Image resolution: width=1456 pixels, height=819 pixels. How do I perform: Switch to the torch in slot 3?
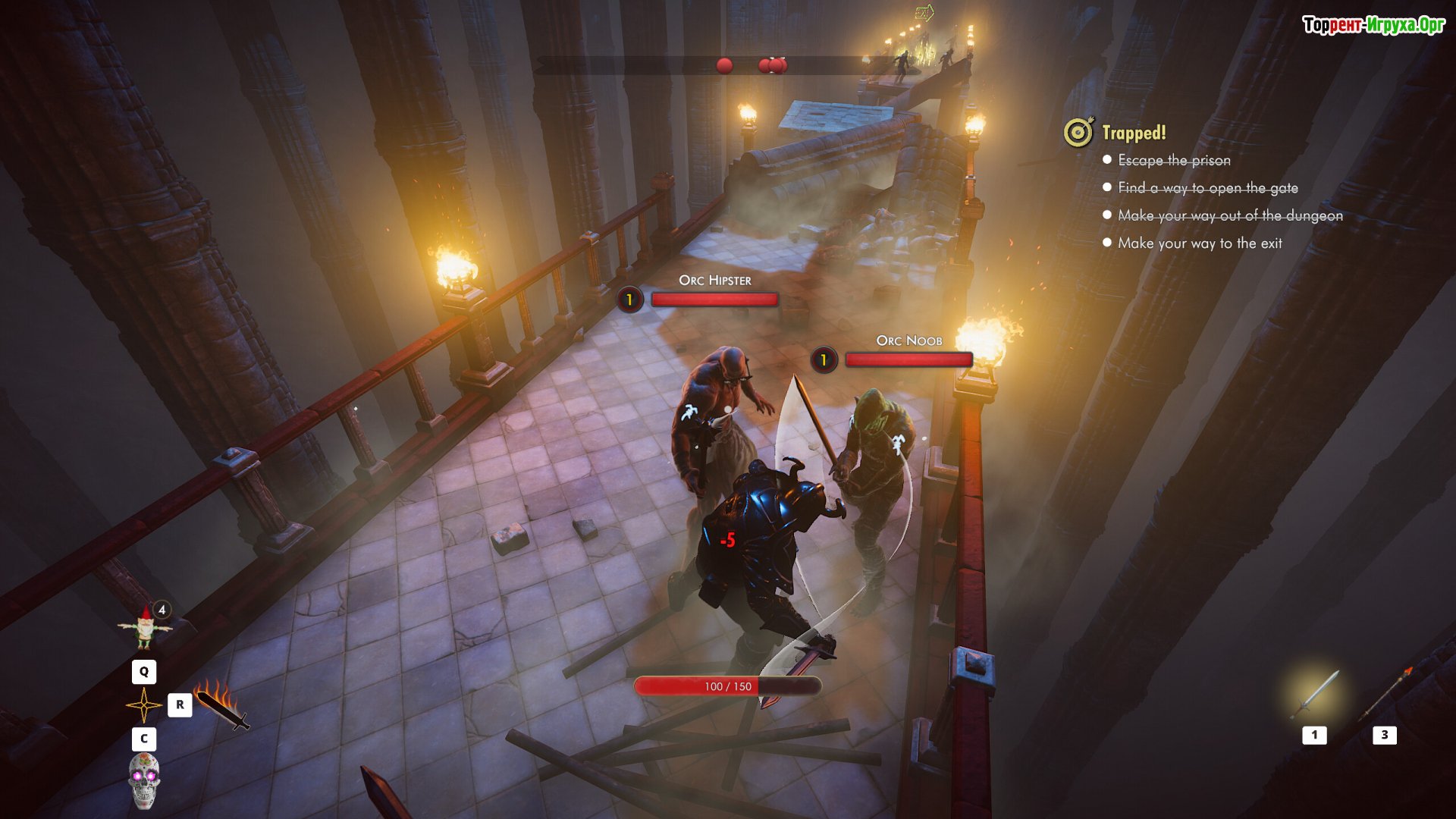point(1385,693)
